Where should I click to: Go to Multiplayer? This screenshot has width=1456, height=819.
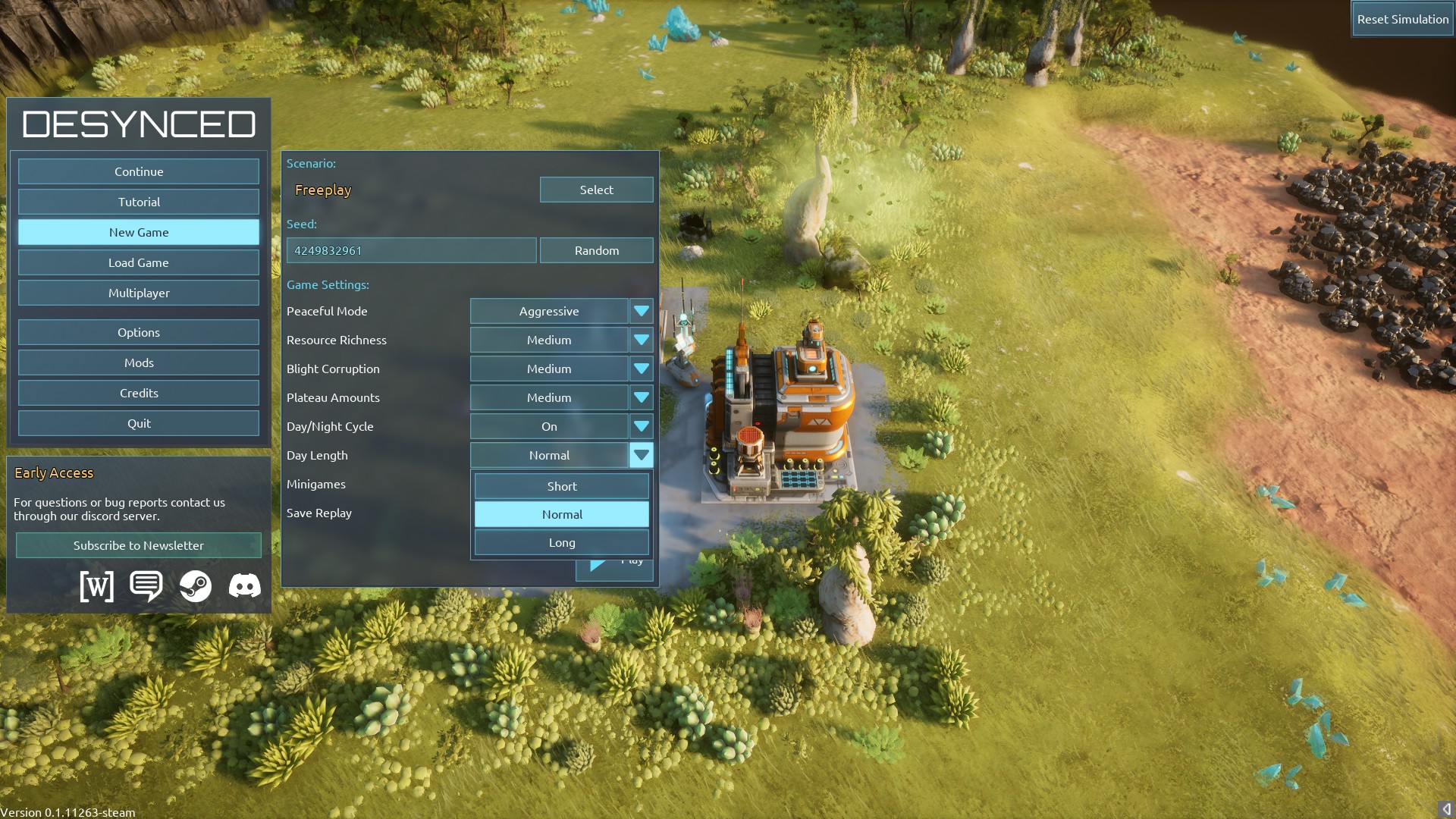pos(139,293)
